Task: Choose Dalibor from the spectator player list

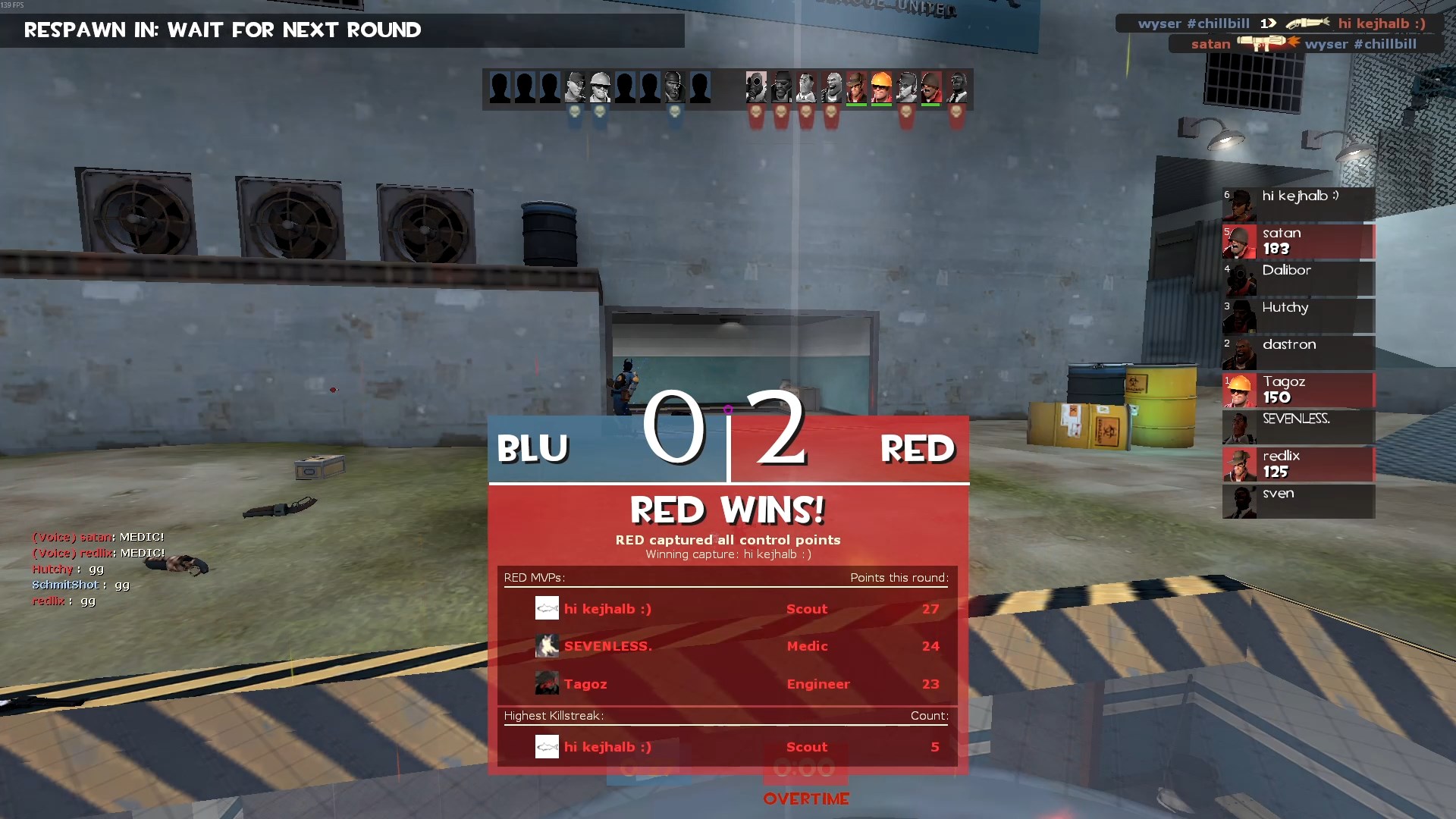Action: [x=1298, y=278]
